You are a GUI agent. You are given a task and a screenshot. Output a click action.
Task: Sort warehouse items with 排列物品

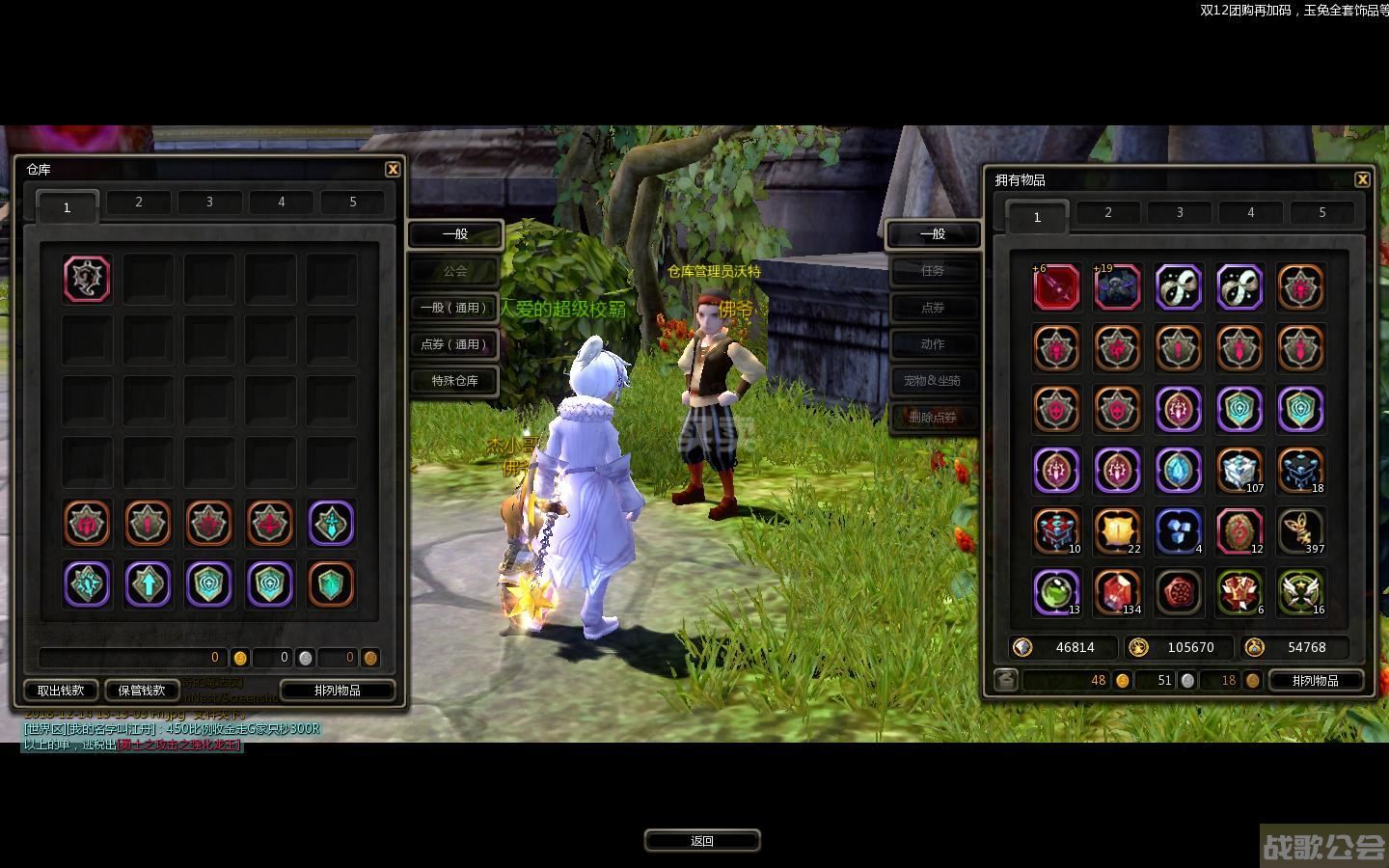pyautogui.click(x=338, y=691)
